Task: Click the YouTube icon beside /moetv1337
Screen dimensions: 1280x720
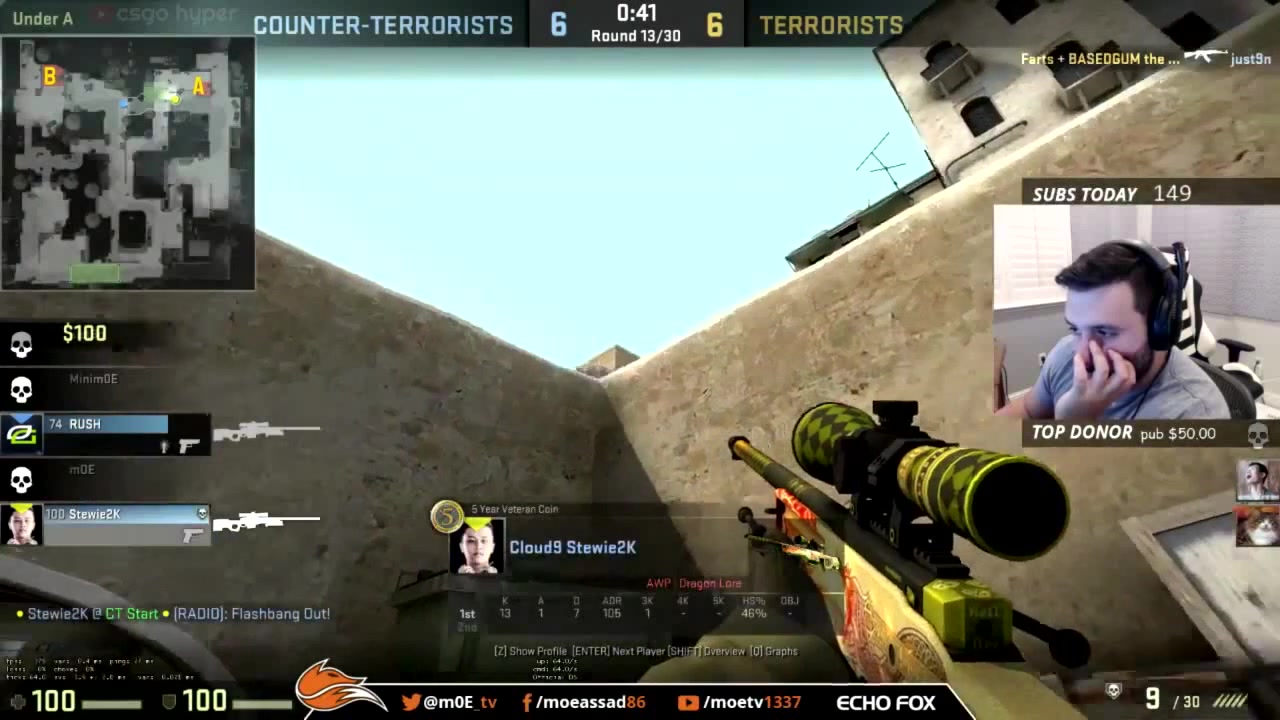Action: pyautogui.click(x=689, y=702)
